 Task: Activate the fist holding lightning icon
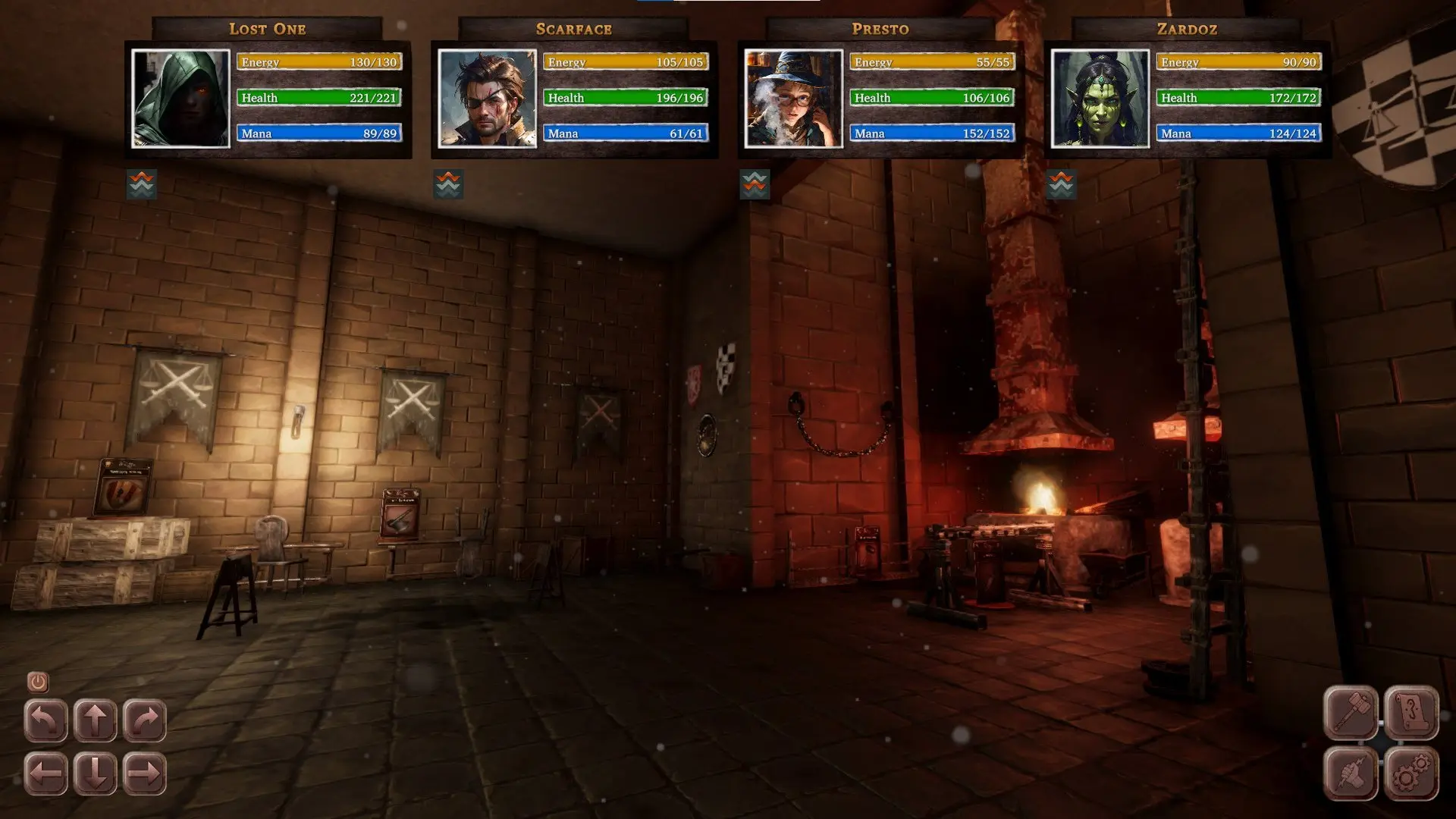click(1351, 773)
